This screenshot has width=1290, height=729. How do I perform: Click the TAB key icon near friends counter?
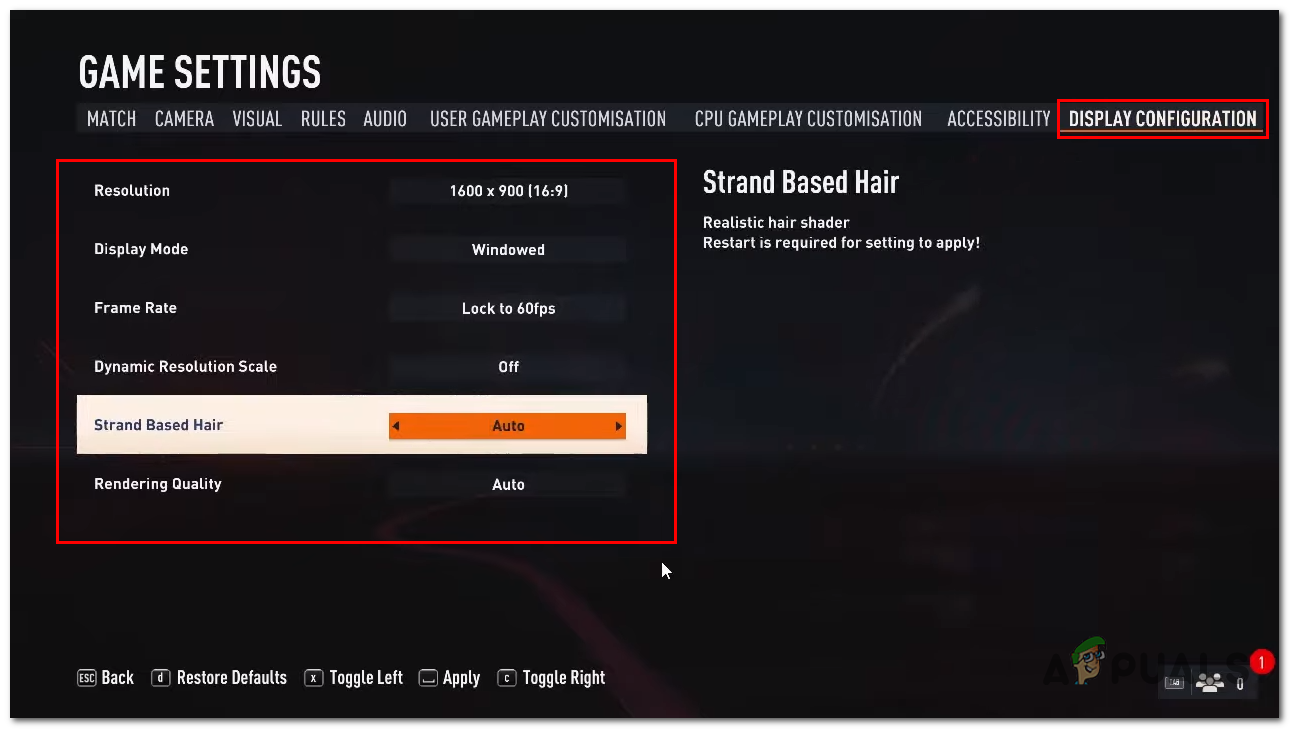coord(1173,681)
